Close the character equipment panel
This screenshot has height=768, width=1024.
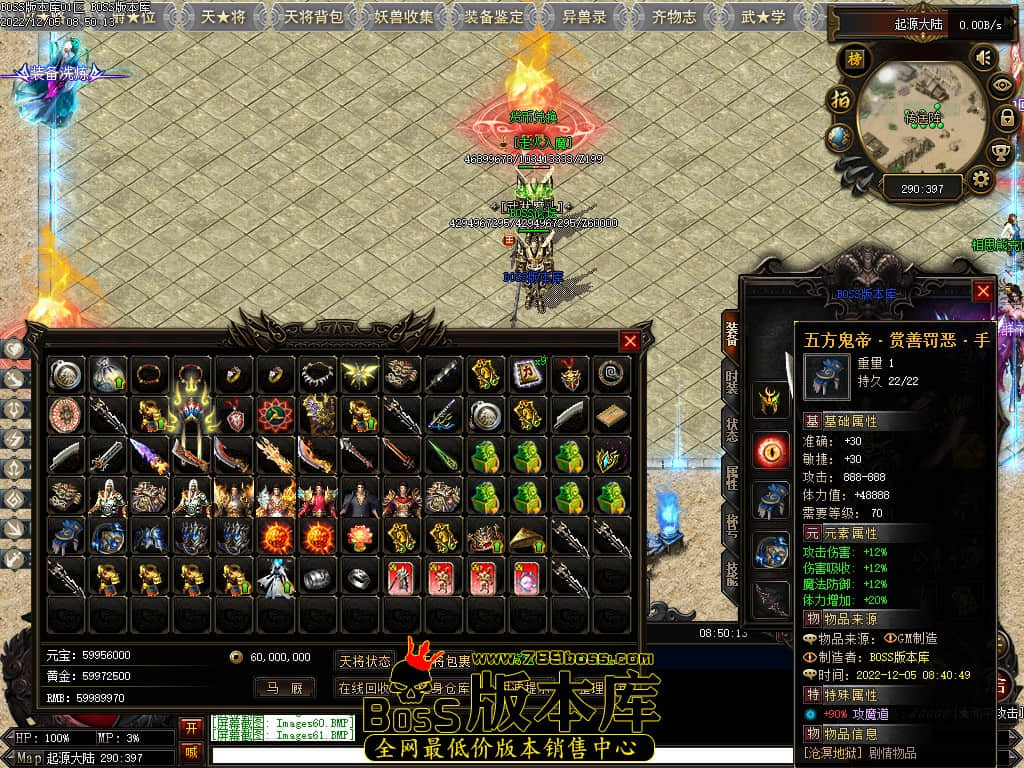983,291
